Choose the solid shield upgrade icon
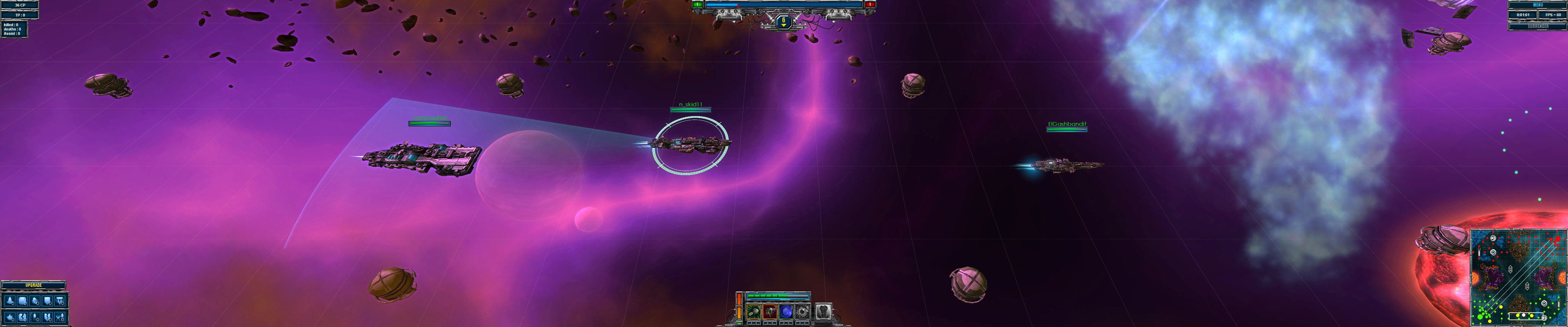 pos(48,301)
